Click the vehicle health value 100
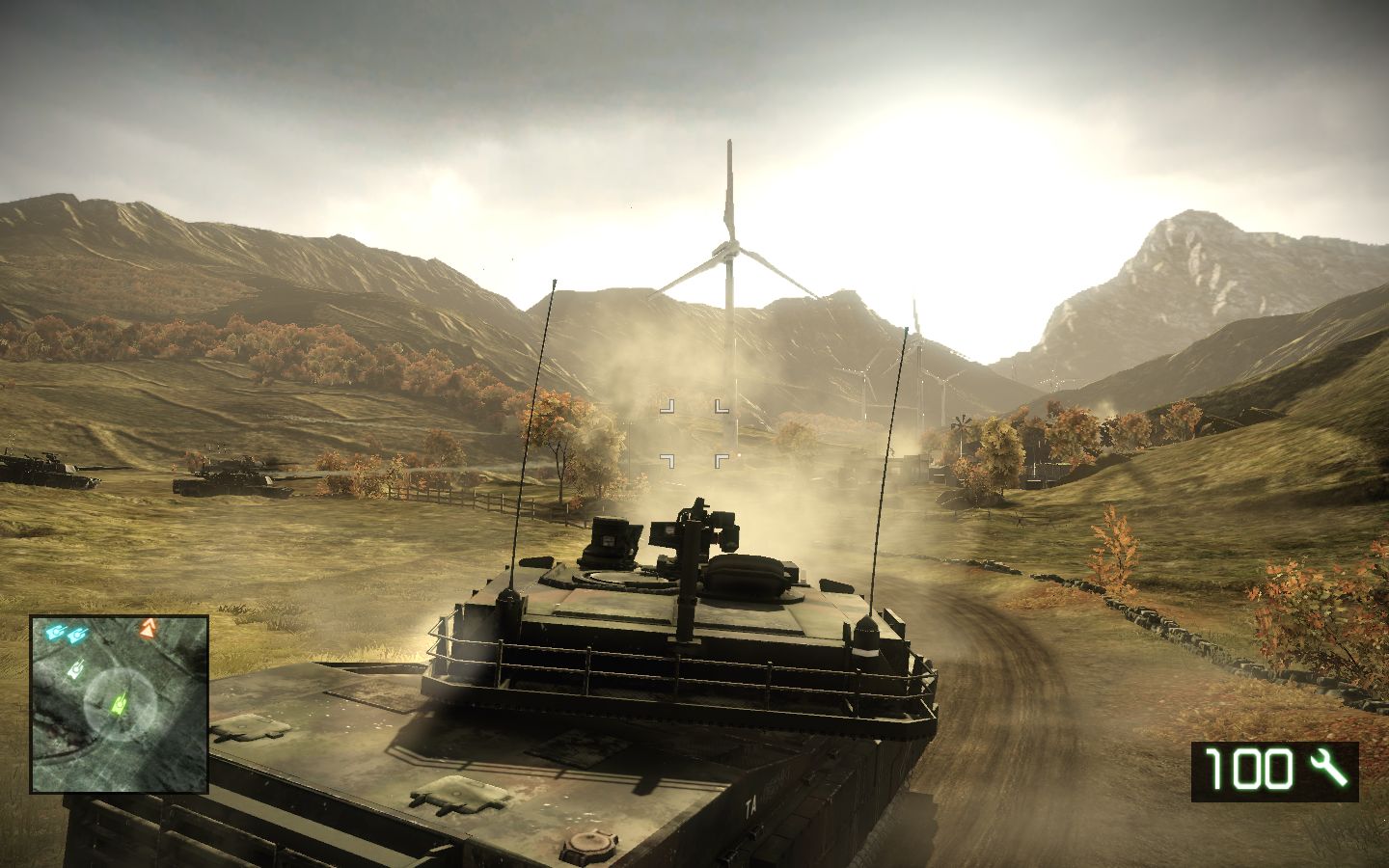Viewport: 1389px width, 868px height. pos(1249,770)
